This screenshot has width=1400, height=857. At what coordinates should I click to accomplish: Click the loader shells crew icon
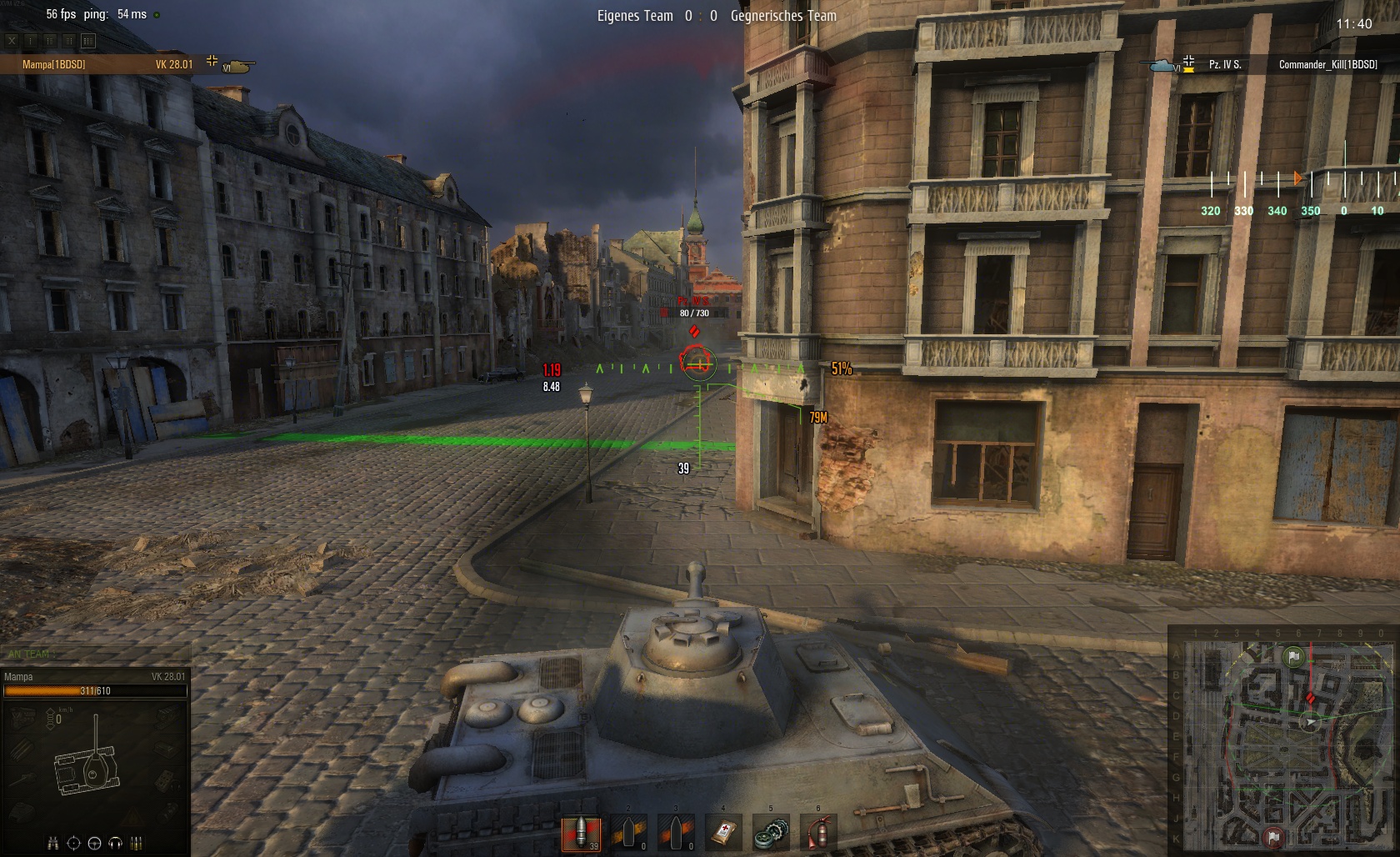point(137,842)
